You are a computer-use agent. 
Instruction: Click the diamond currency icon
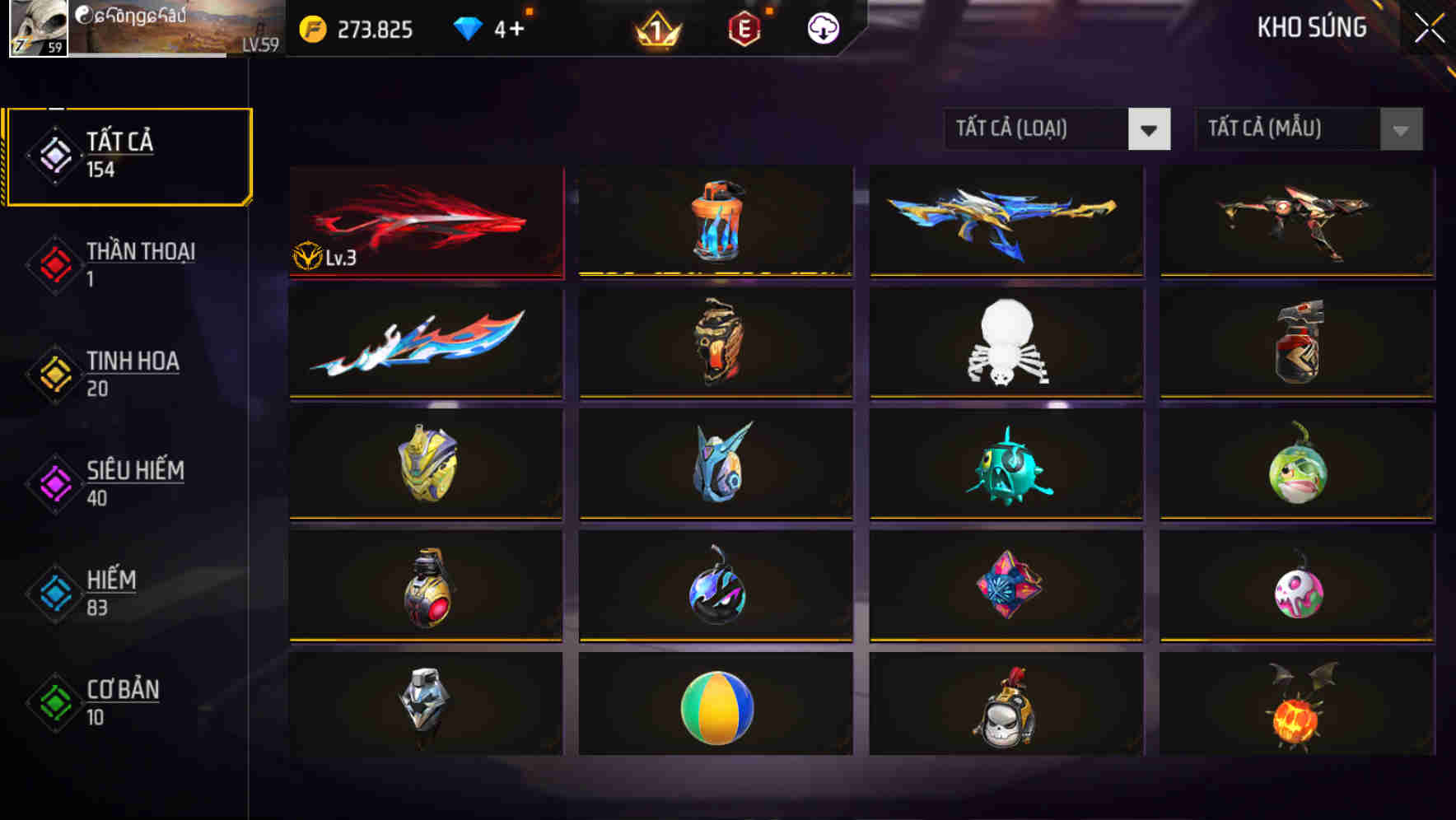pos(468,27)
